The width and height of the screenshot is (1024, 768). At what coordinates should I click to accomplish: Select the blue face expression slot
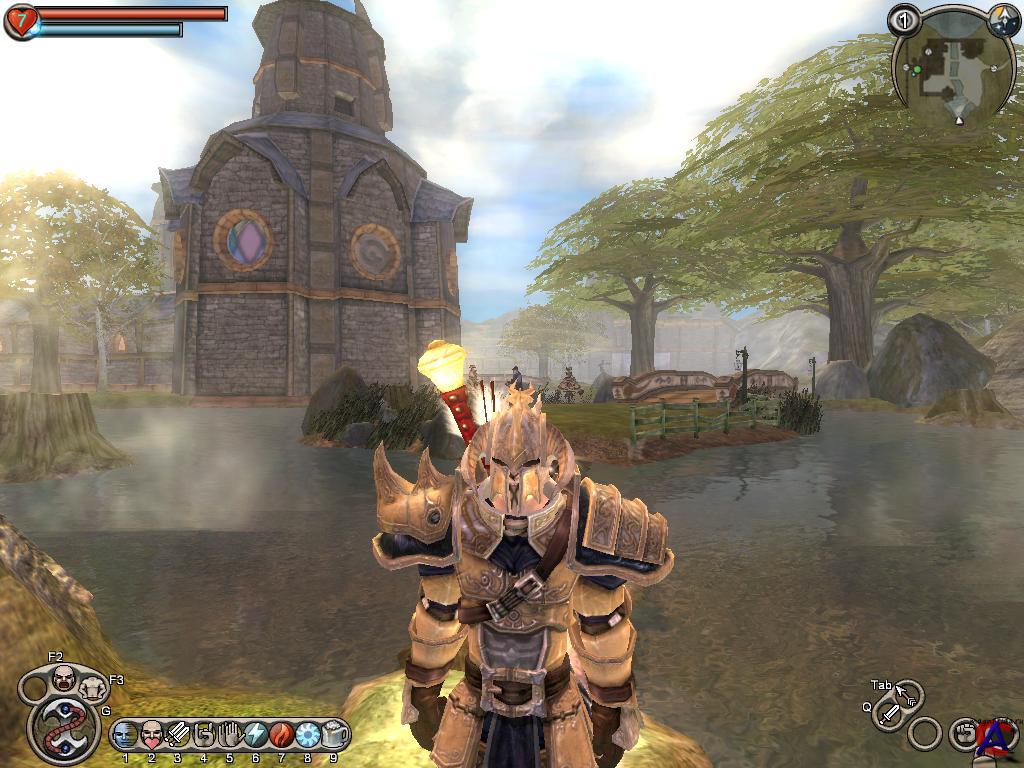pos(125,735)
